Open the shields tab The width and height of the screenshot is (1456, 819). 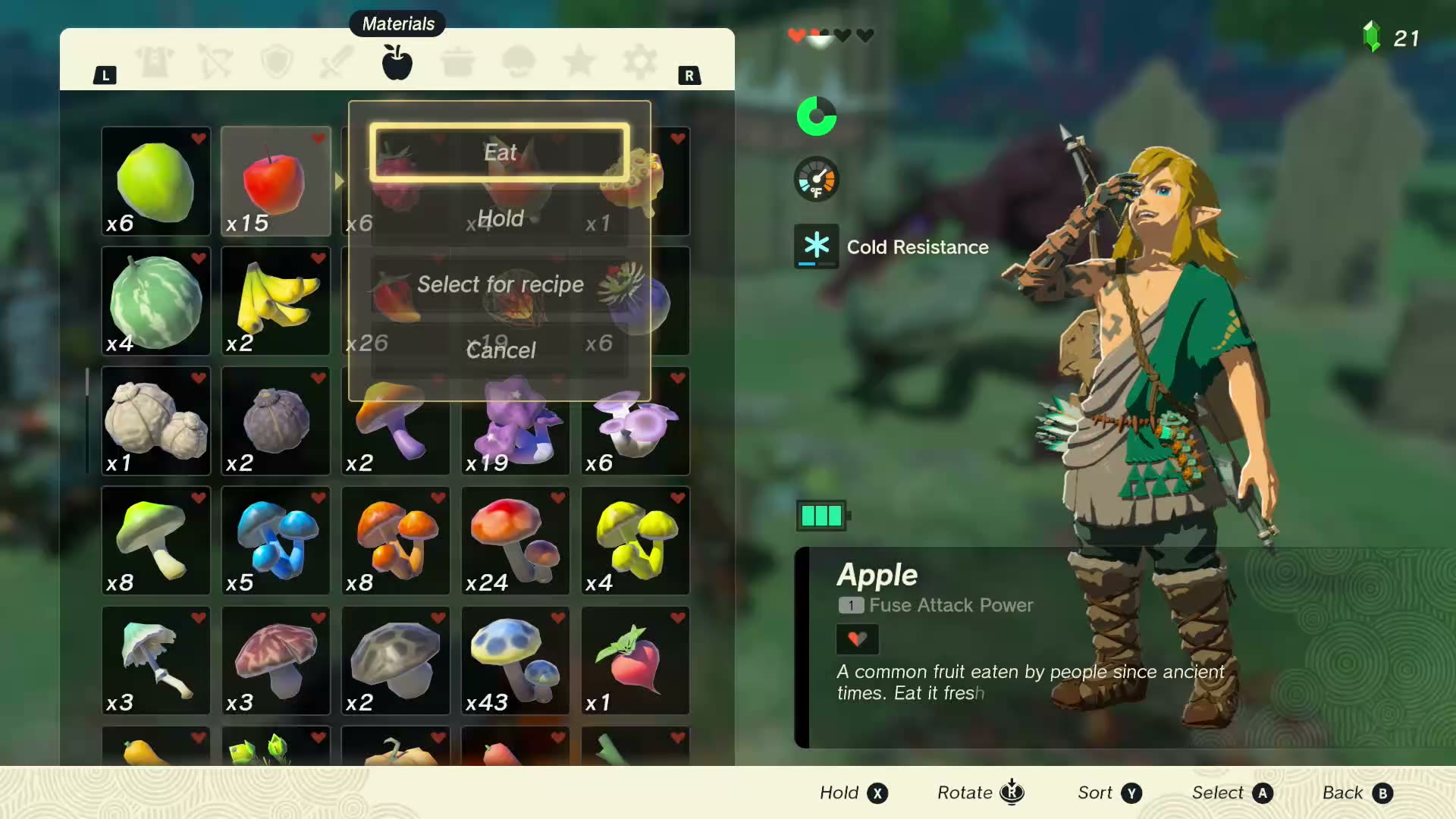[x=277, y=62]
